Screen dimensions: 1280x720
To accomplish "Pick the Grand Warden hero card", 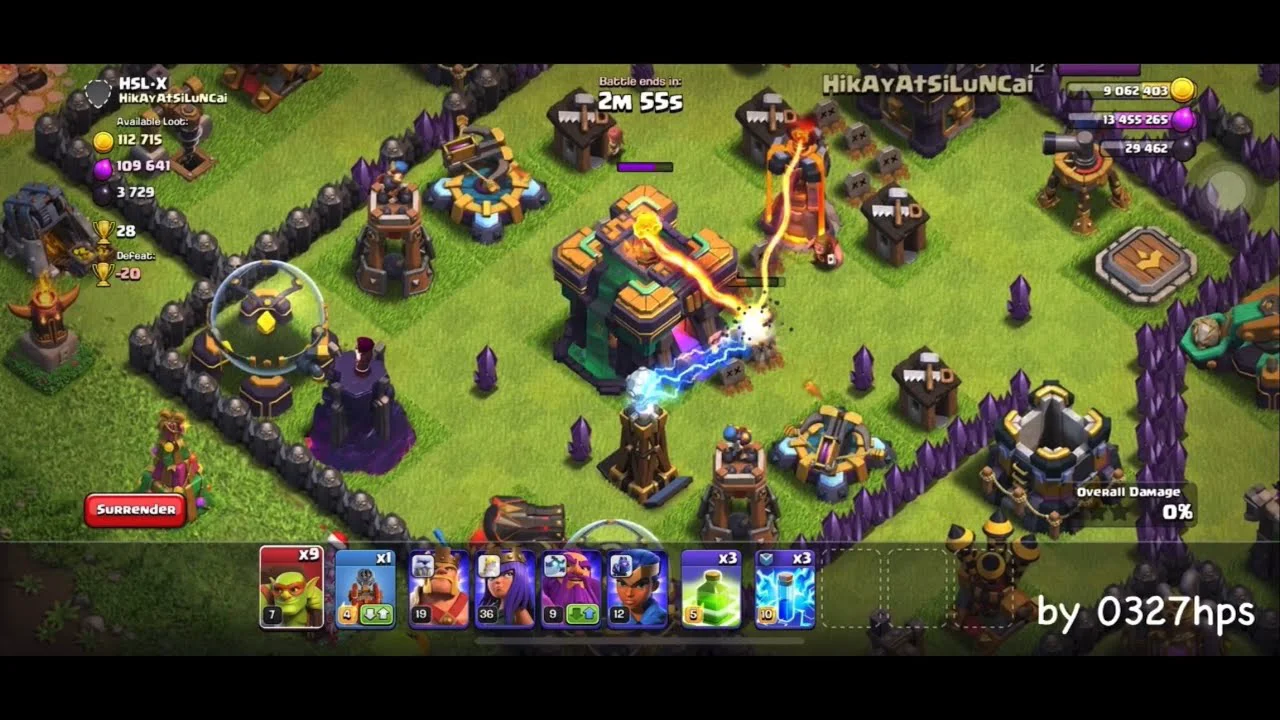I will pos(571,589).
